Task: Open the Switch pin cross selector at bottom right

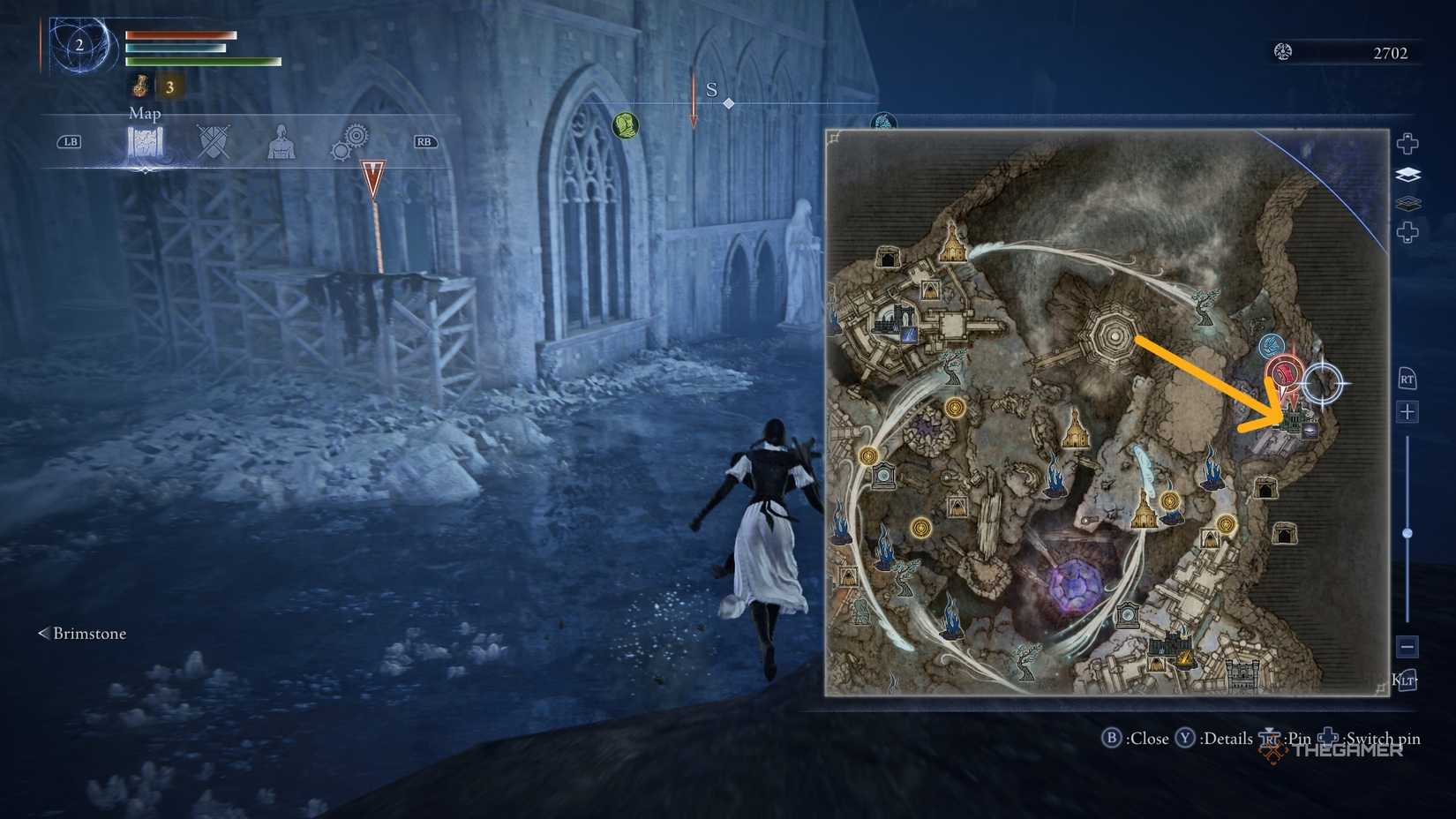Action: [1327, 739]
